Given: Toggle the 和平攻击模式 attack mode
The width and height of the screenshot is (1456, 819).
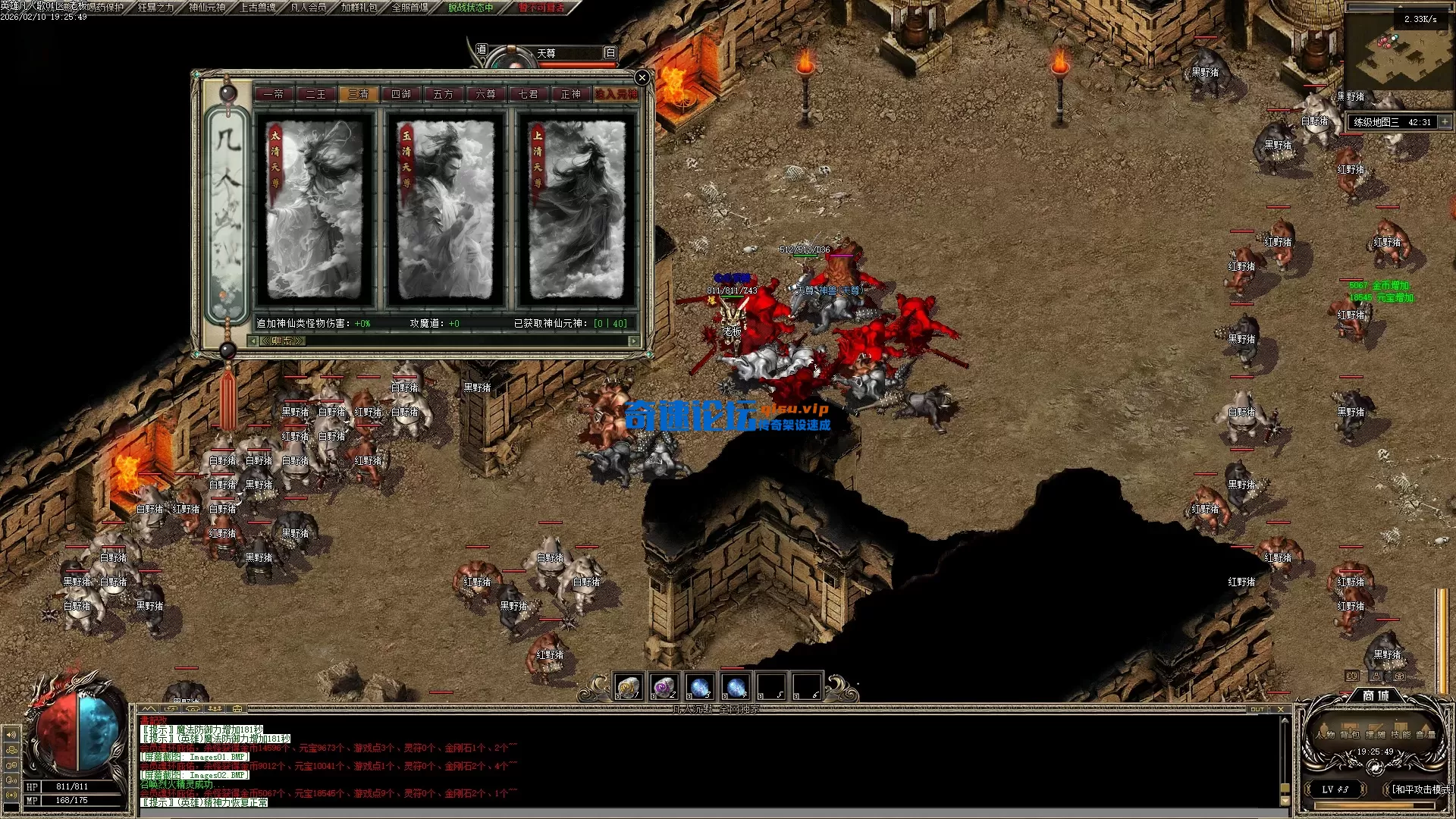Looking at the screenshot, I should tap(1422, 789).
